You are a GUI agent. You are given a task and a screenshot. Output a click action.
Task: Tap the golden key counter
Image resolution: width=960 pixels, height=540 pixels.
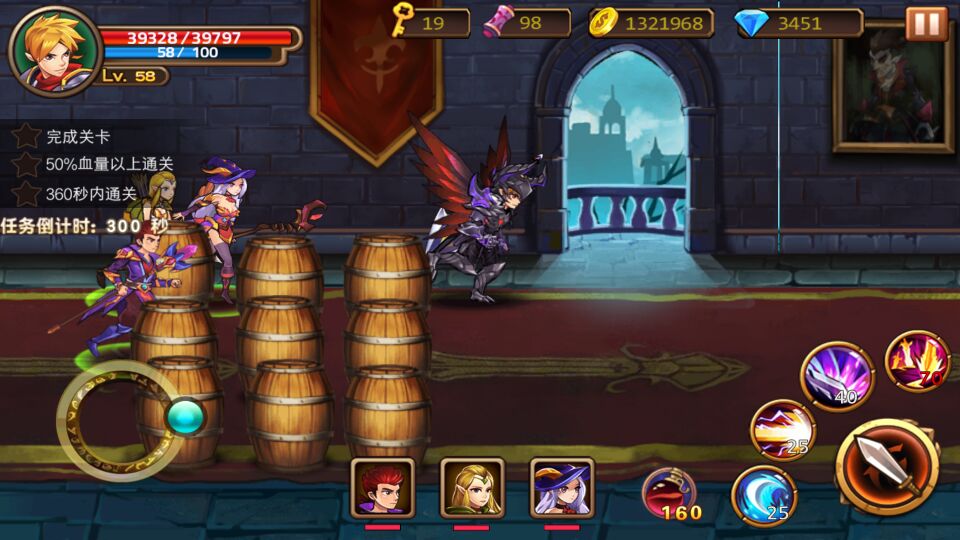430,22
